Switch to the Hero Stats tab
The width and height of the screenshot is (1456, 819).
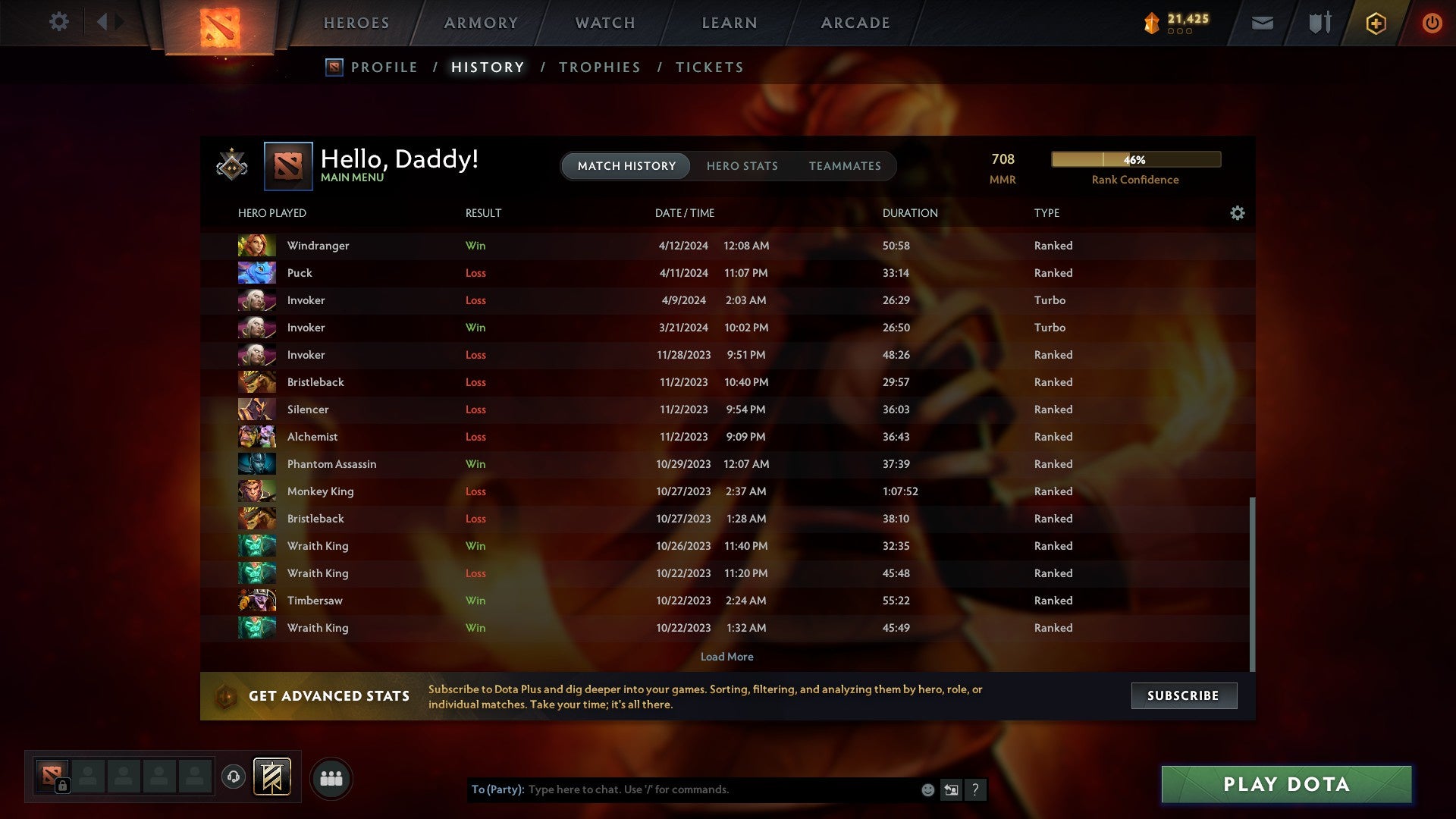[742, 166]
